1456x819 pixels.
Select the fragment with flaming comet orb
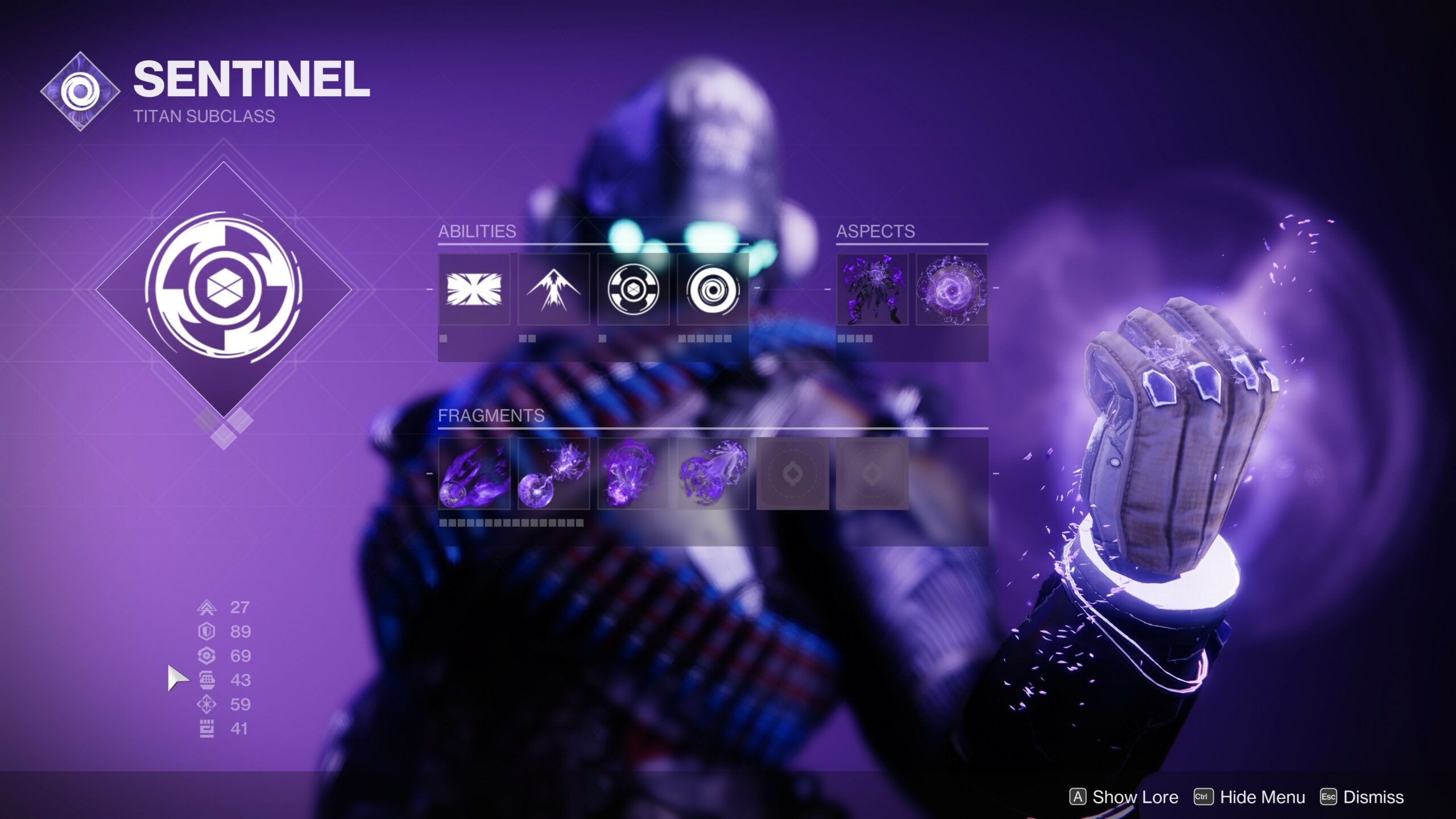[x=474, y=473]
